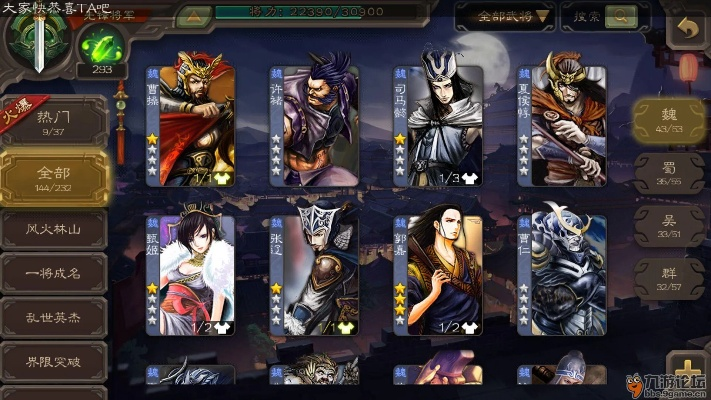Image resolution: width=711 pixels, height=400 pixels.
Task: Filter generals by 吴 faction
Action: pos(669,224)
